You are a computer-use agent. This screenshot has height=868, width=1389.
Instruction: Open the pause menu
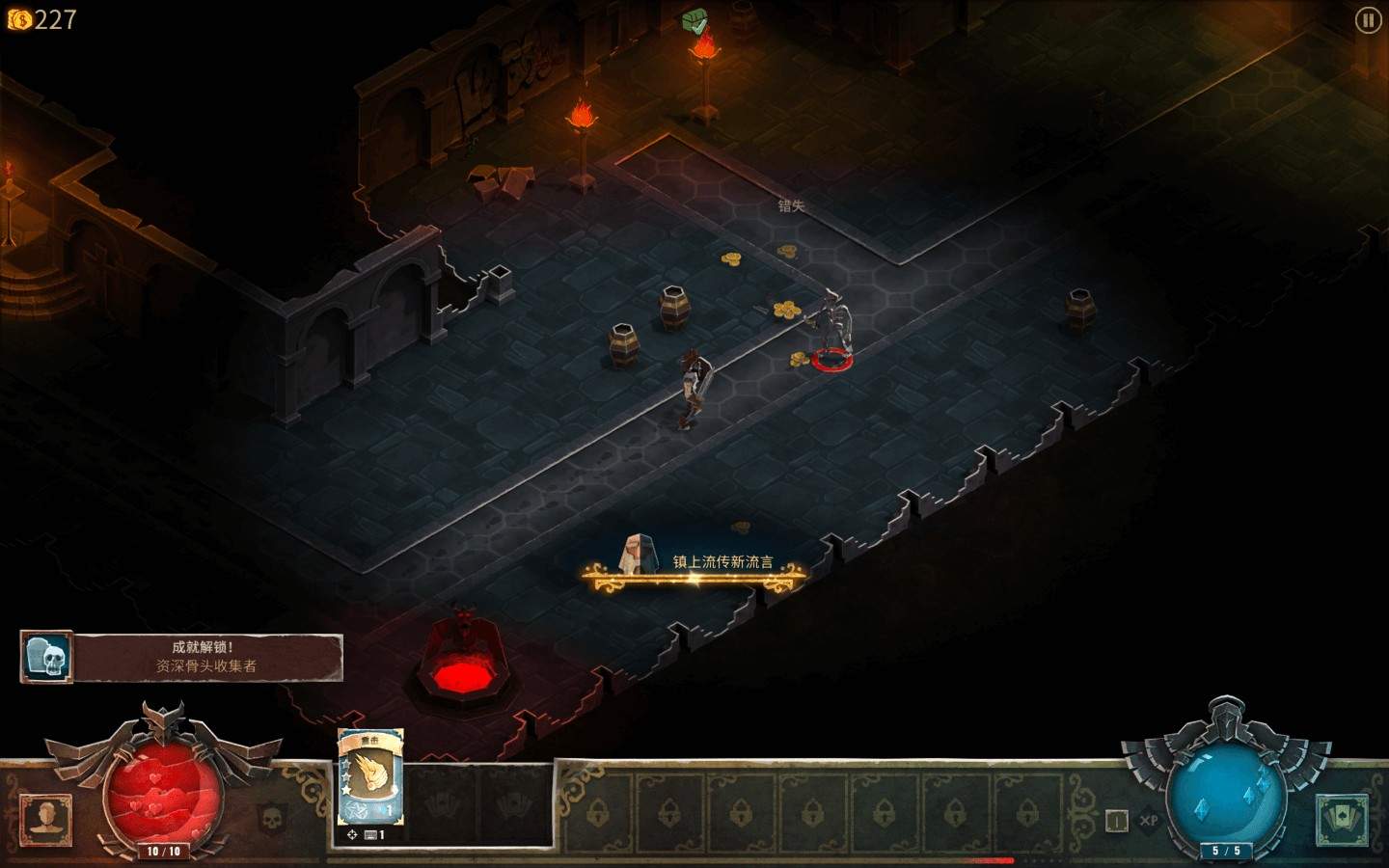[1367, 21]
